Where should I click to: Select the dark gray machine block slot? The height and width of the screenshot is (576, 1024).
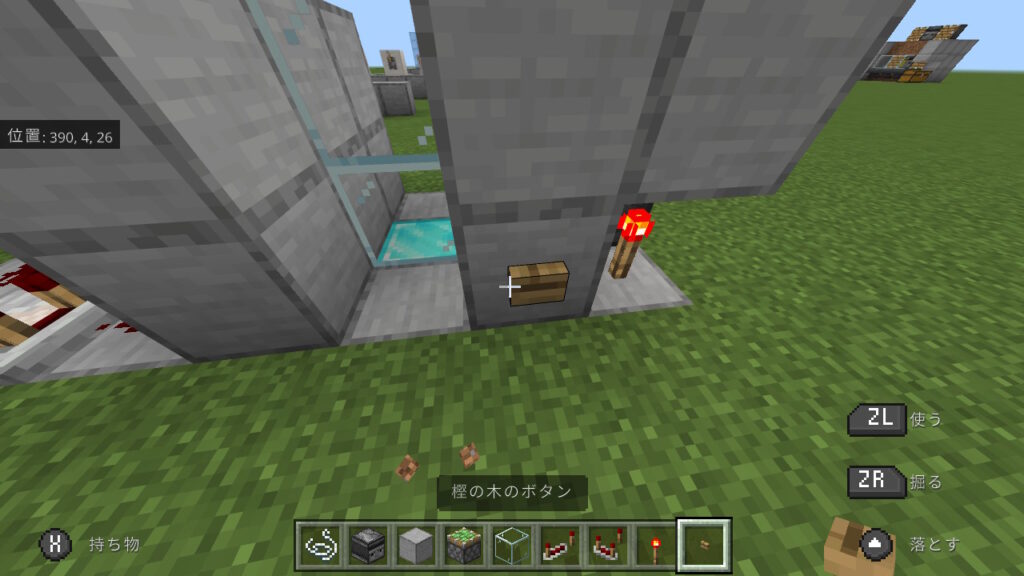368,546
